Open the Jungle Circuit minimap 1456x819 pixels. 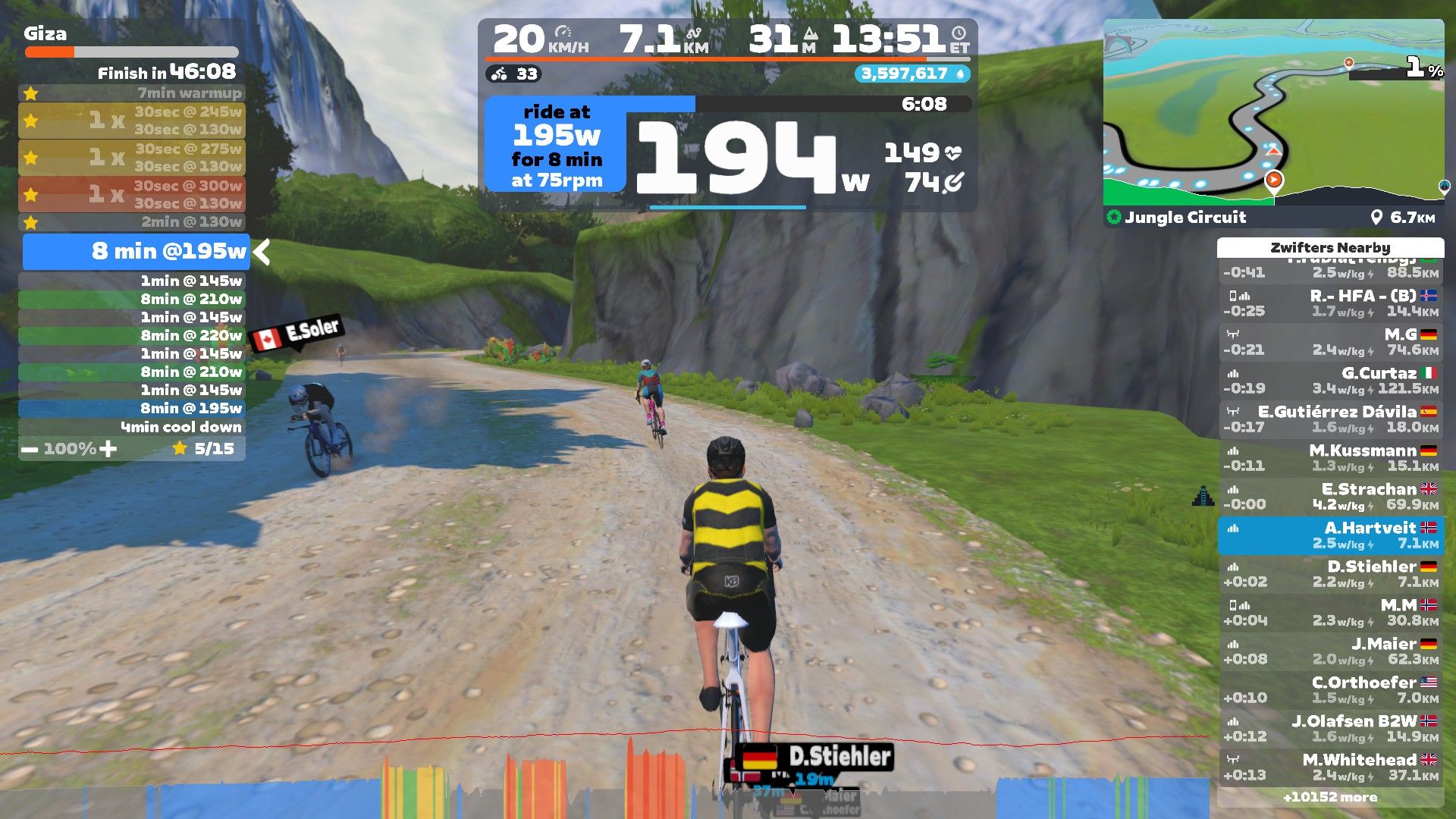pyautogui.click(x=1273, y=112)
